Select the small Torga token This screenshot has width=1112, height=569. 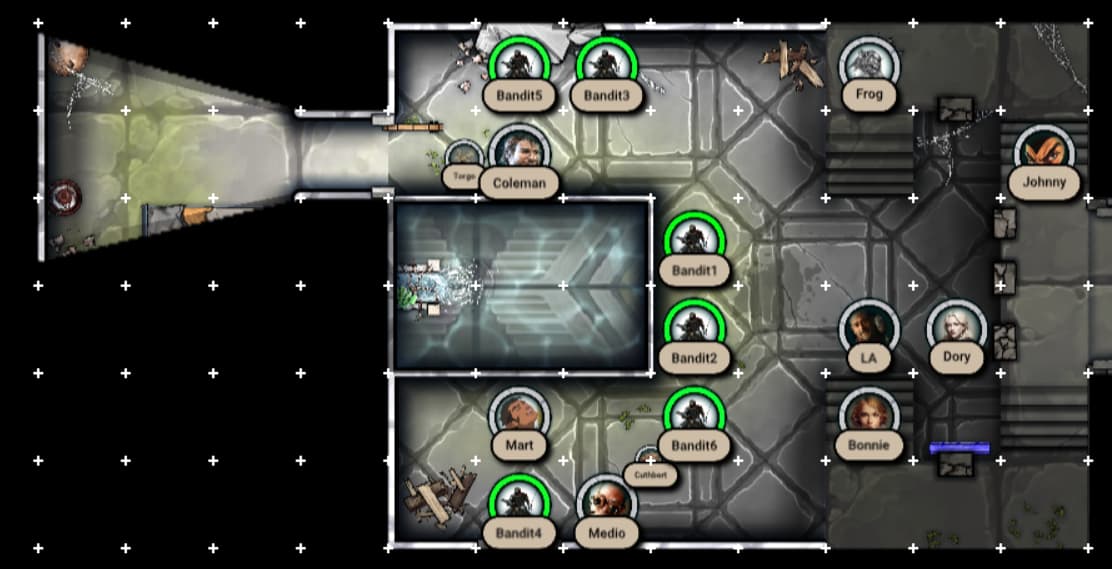[463, 160]
